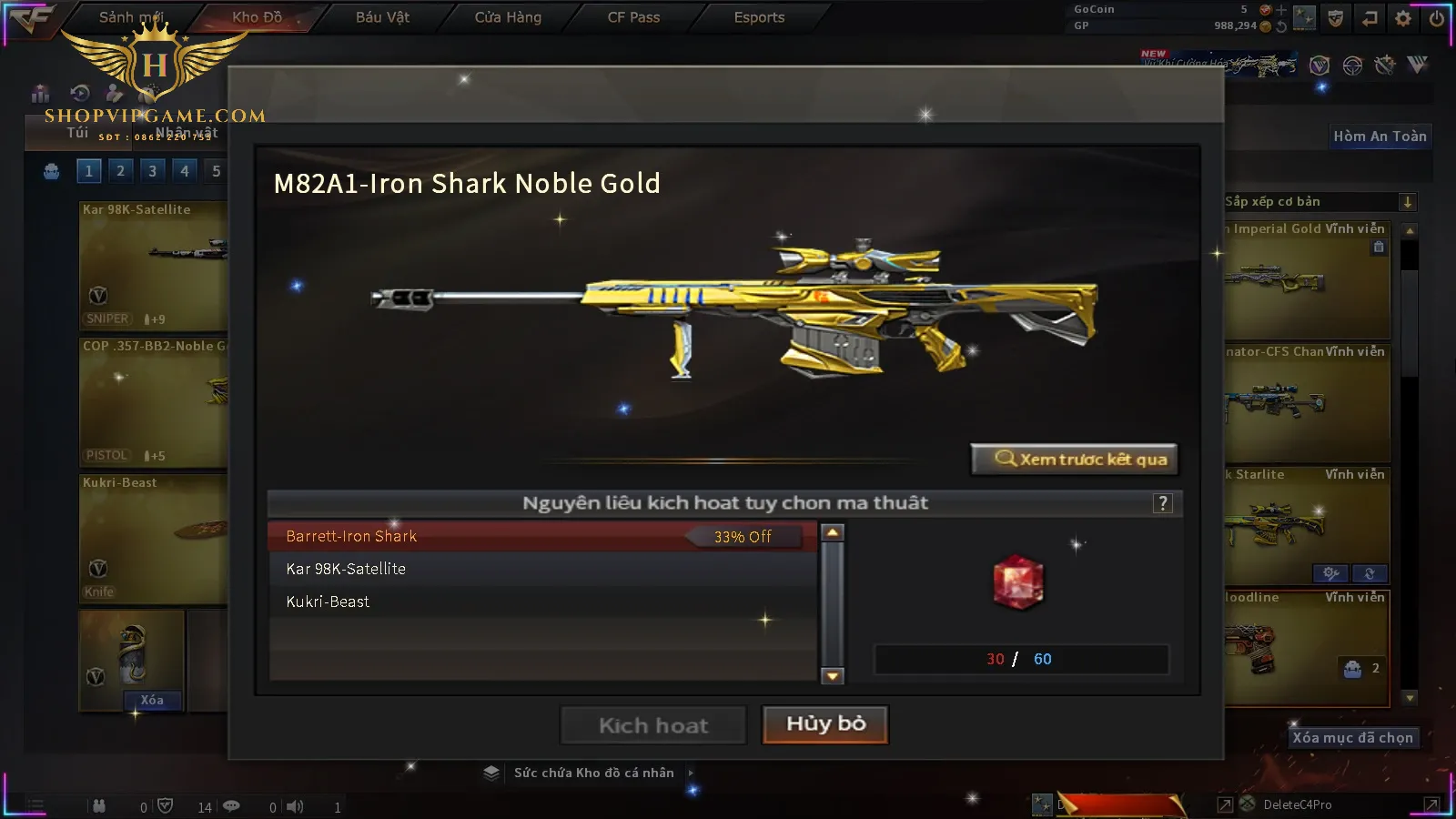Open the Cửa Hàng shop tab
Viewport: 1456px width, 819px height.
508,17
